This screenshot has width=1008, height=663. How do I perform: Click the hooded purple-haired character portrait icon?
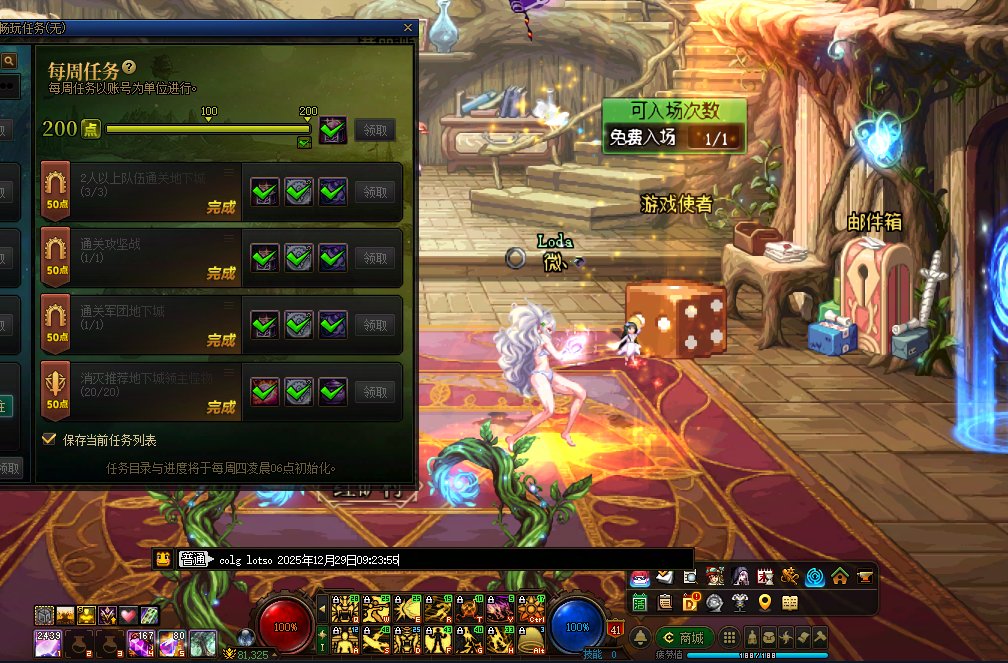(x=740, y=577)
